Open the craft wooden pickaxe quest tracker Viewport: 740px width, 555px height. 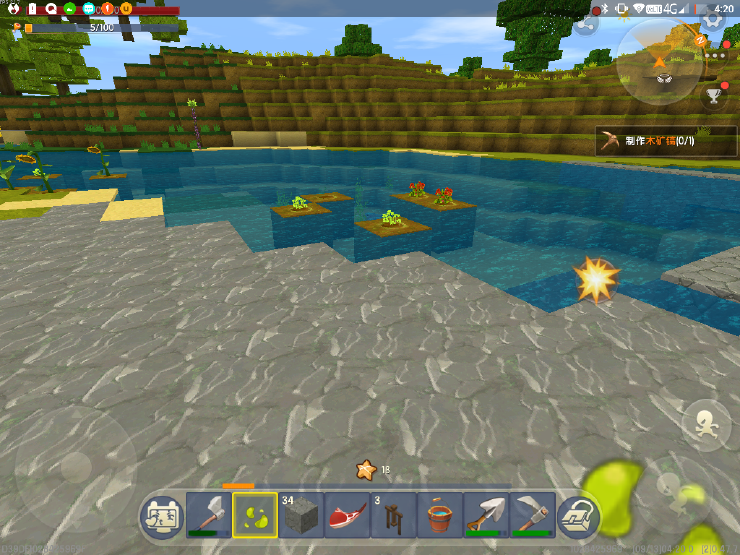(660, 141)
